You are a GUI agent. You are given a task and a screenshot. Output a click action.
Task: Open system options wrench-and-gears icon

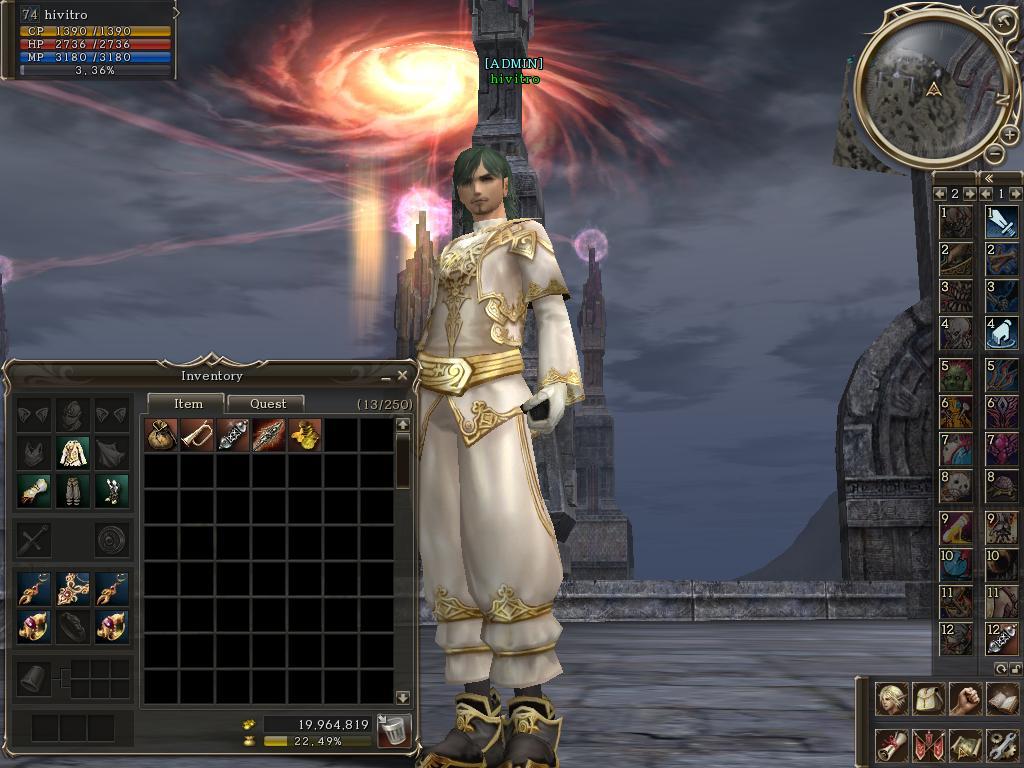click(1002, 745)
